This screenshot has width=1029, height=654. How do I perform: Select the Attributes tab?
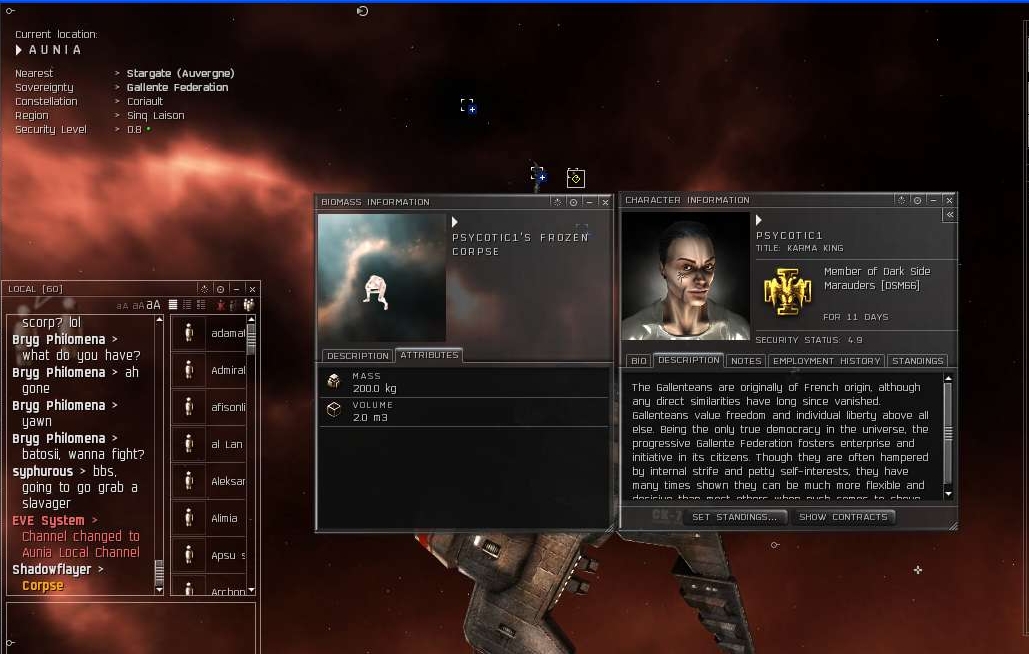(x=429, y=355)
